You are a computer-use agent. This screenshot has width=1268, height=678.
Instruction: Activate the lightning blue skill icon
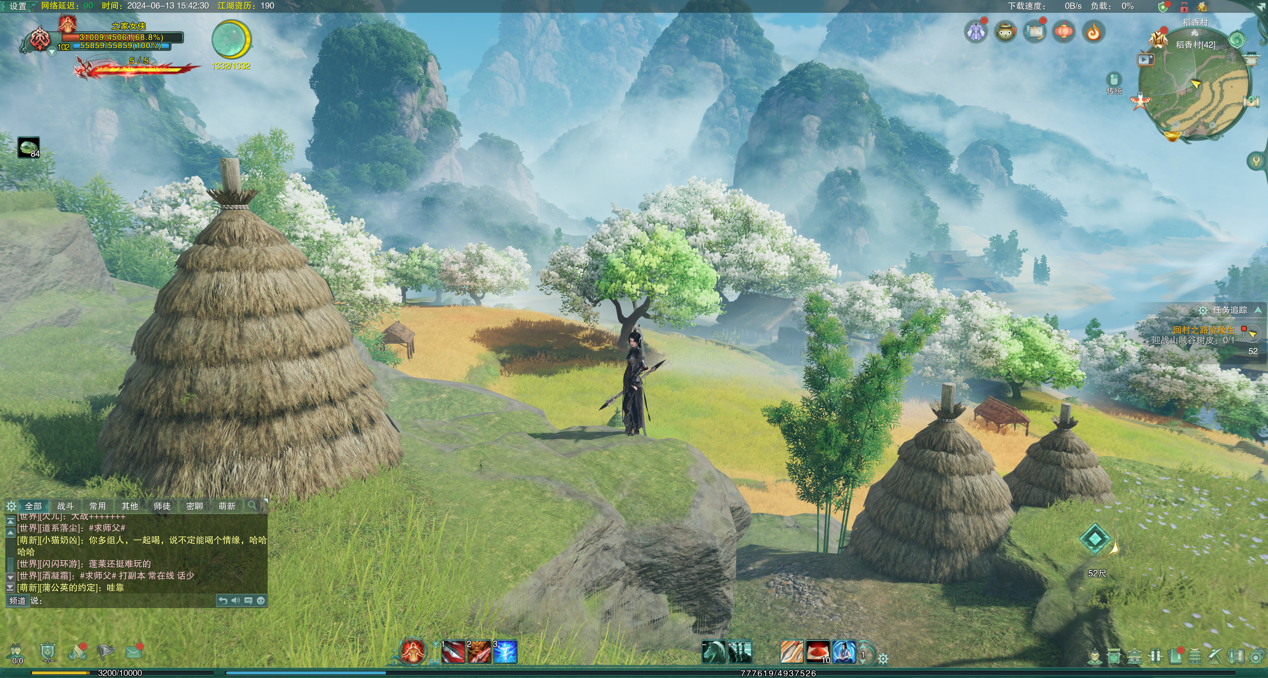pyautogui.click(x=506, y=653)
